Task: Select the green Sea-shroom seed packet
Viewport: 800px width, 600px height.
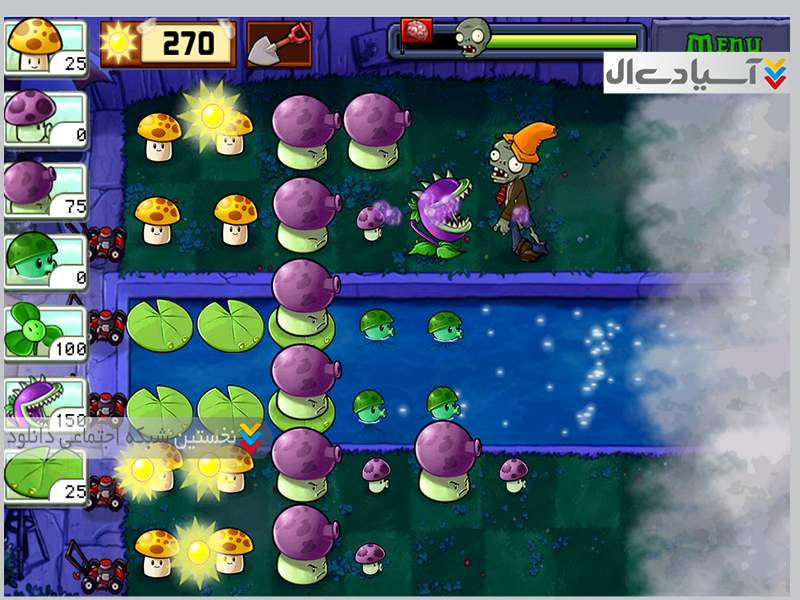Action: [46, 260]
